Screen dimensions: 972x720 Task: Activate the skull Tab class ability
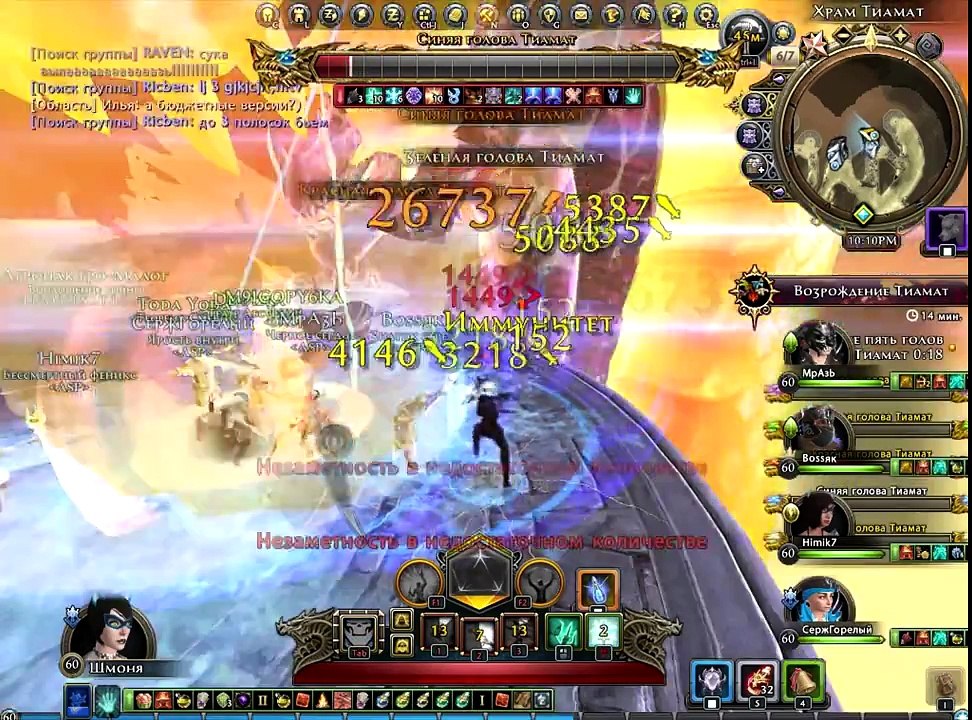pyautogui.click(x=360, y=631)
